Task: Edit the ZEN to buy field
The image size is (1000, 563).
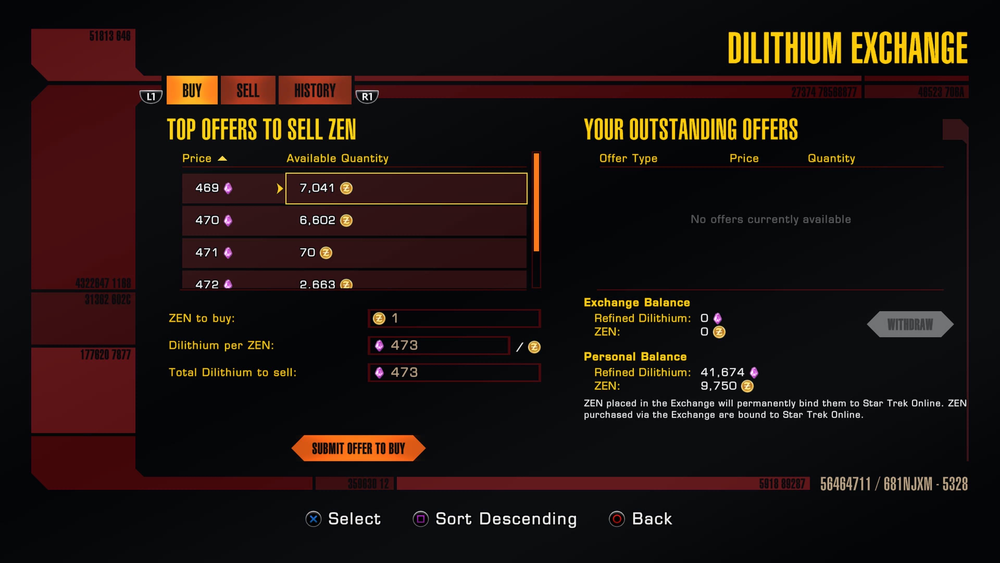Action: [454, 318]
